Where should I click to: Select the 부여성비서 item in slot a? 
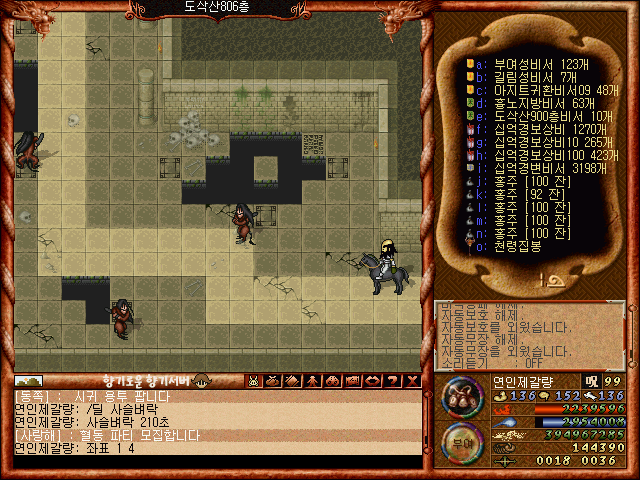click(x=532, y=63)
